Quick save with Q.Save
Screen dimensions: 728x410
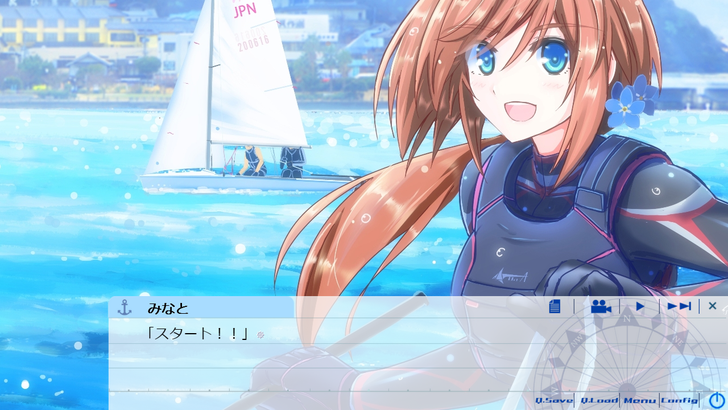[x=554, y=400]
